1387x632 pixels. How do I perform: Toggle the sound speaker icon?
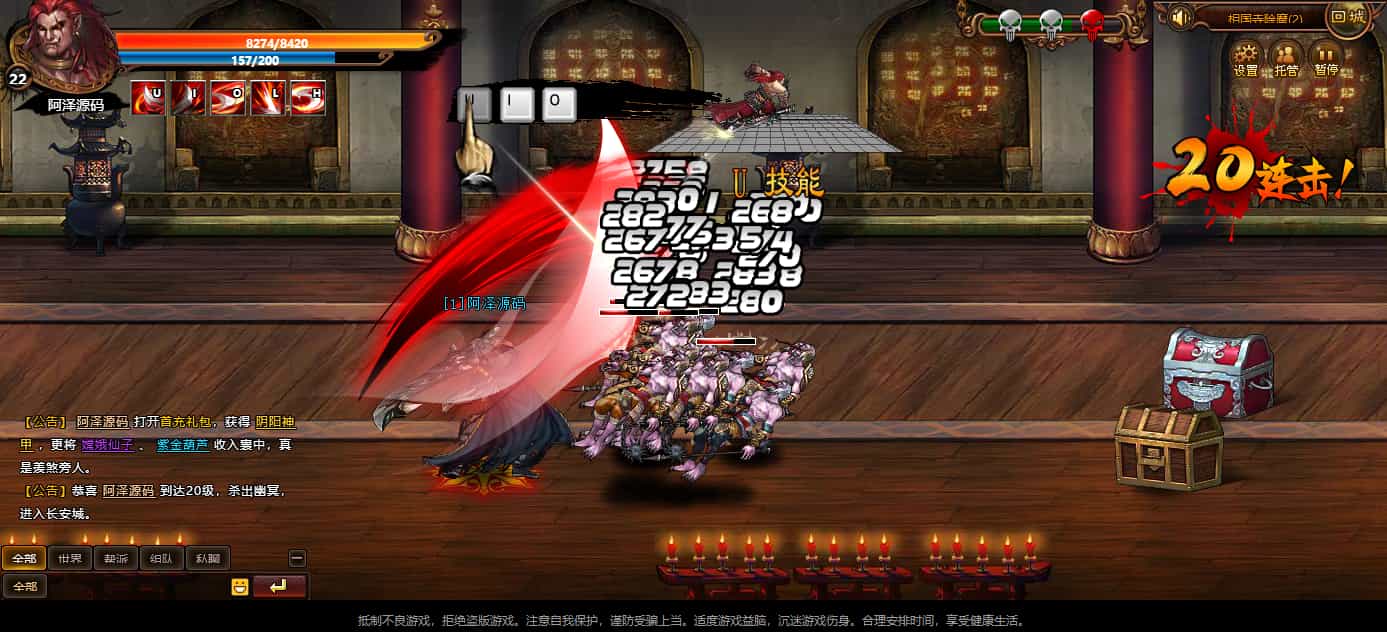(x=1180, y=17)
